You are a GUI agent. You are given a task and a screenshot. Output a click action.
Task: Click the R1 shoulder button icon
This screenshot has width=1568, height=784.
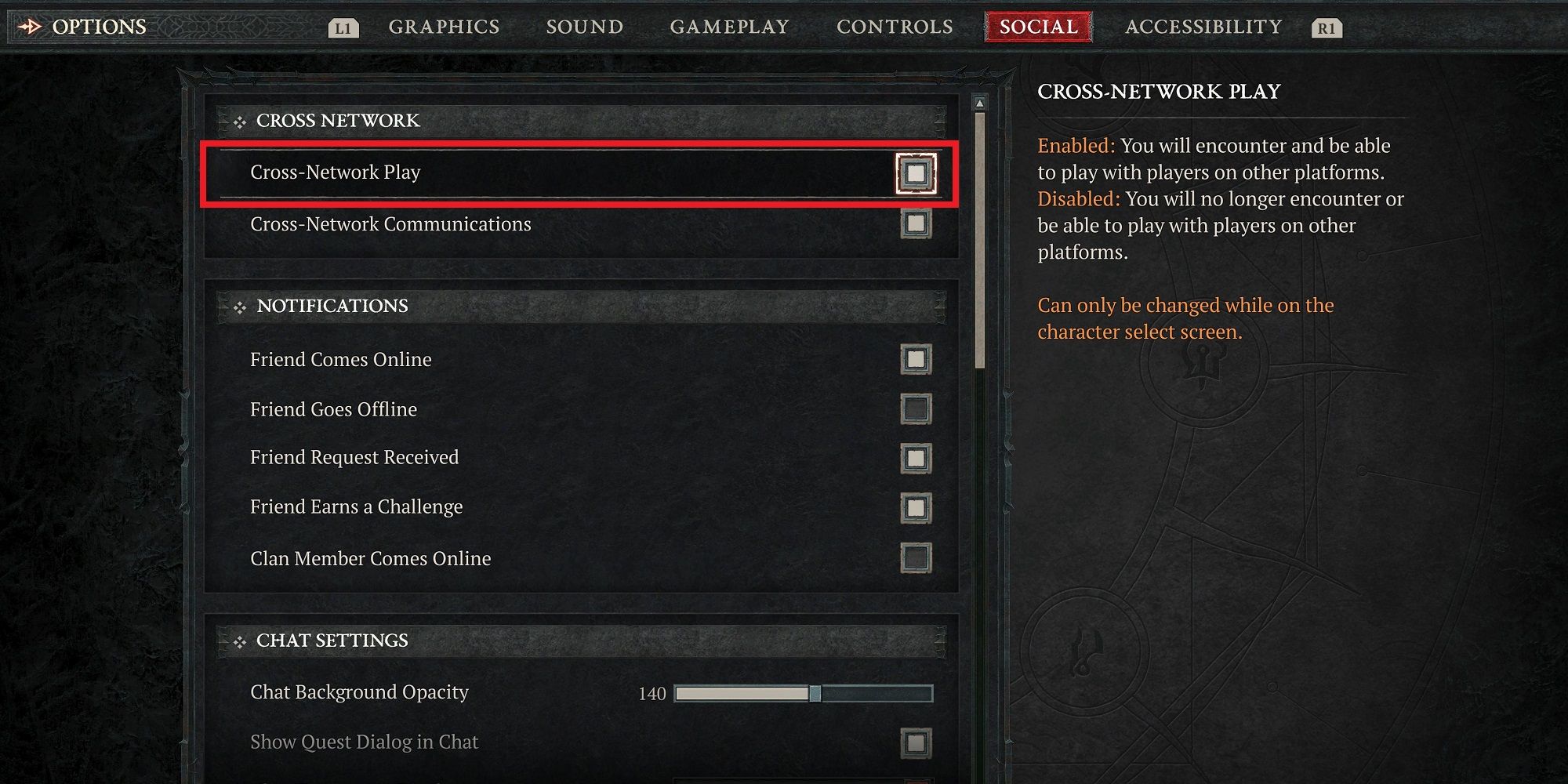coord(1327,27)
